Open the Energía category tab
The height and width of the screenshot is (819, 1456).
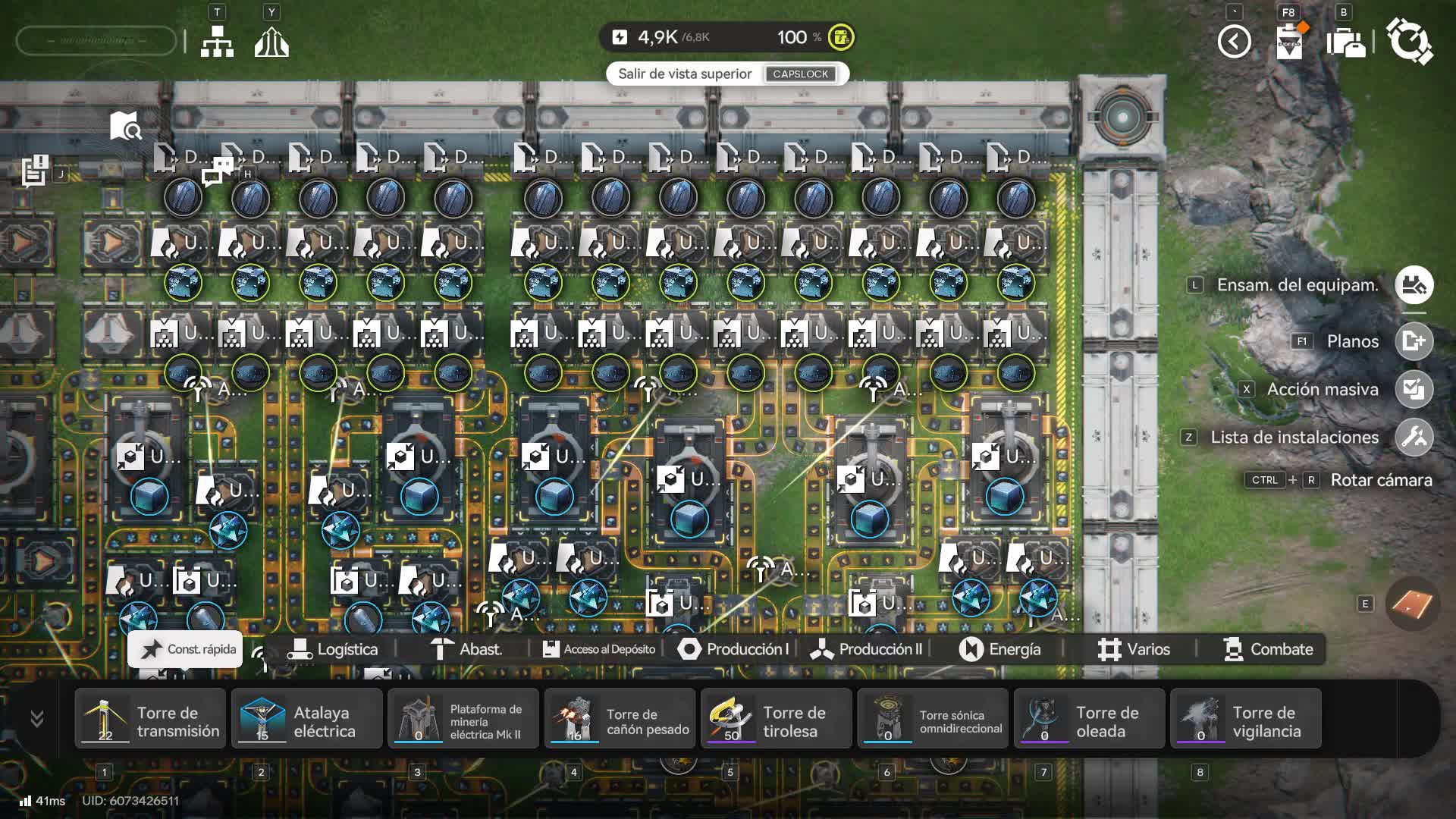(999, 649)
